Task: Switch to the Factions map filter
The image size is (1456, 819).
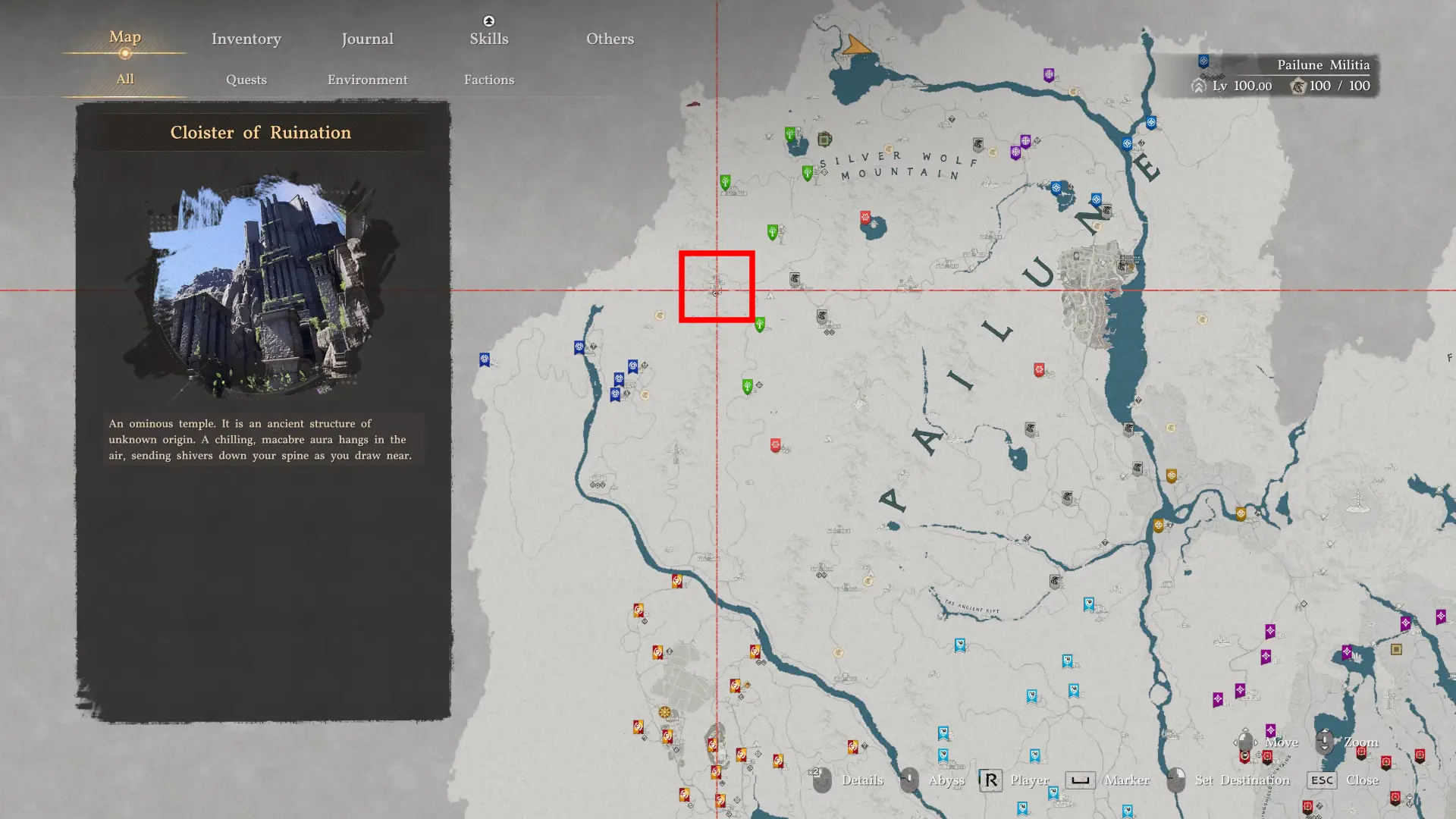Action: pos(488,80)
